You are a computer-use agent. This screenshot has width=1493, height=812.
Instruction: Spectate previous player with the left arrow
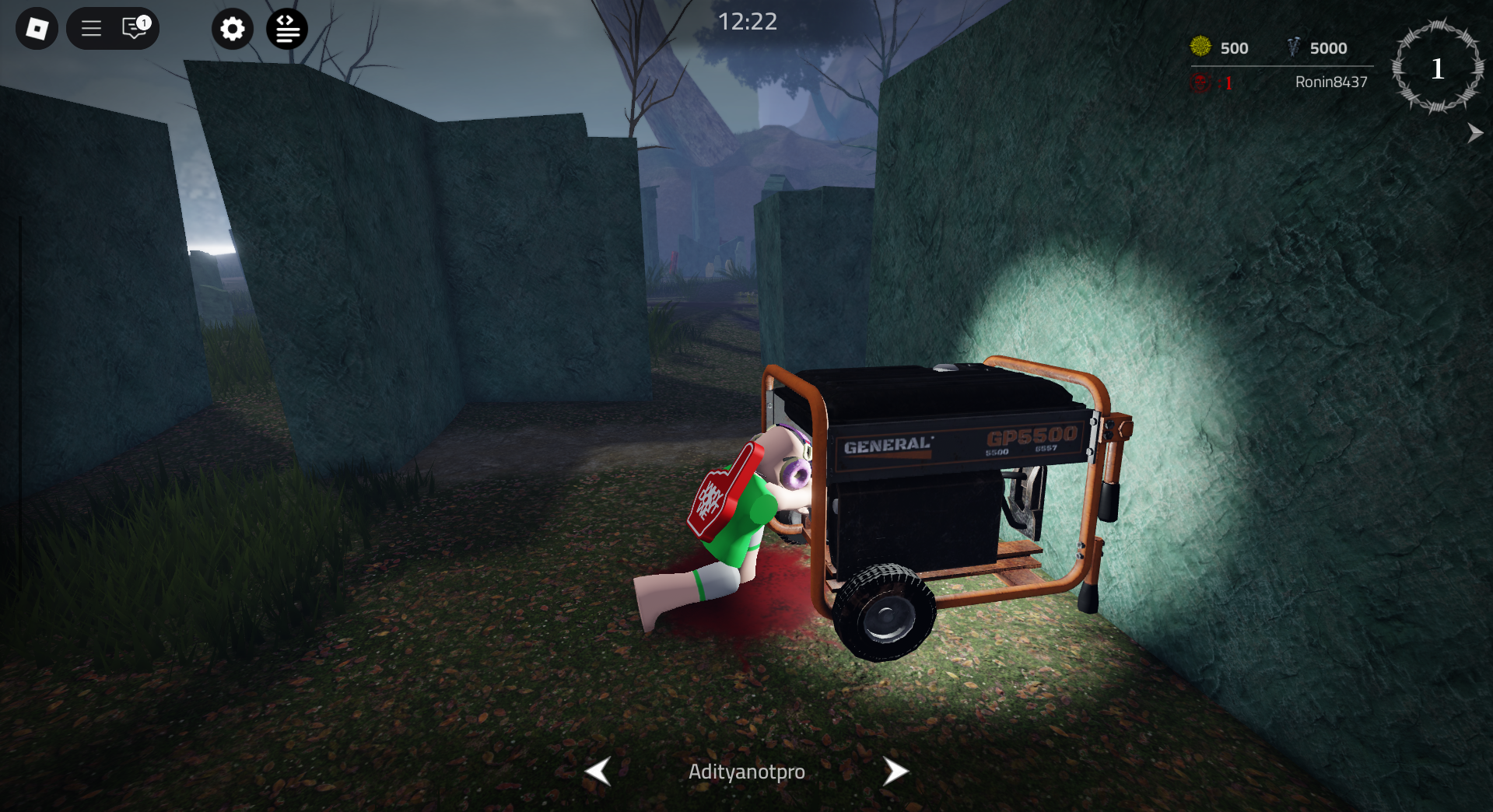[x=598, y=772]
